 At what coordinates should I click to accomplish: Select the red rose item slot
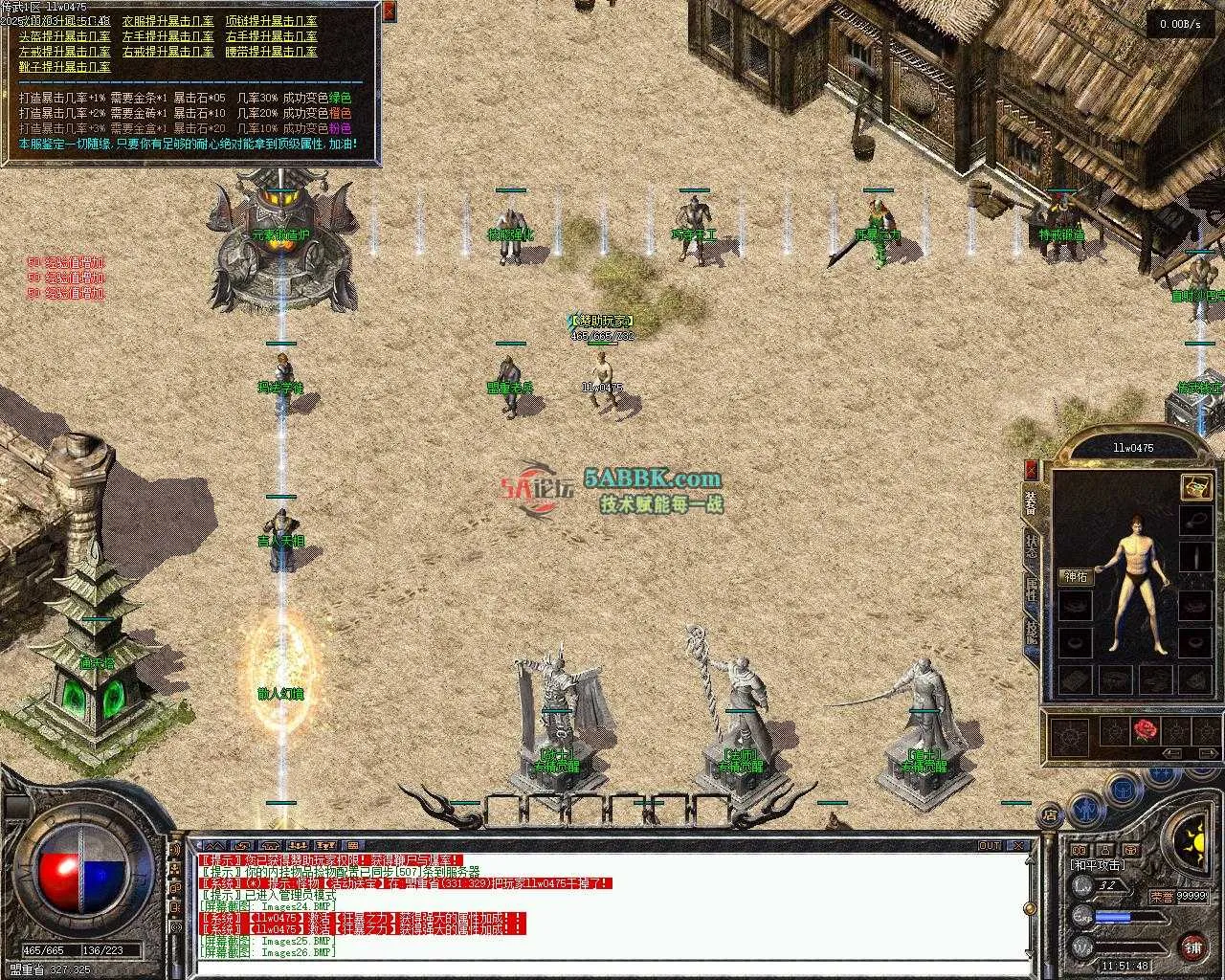(1146, 732)
